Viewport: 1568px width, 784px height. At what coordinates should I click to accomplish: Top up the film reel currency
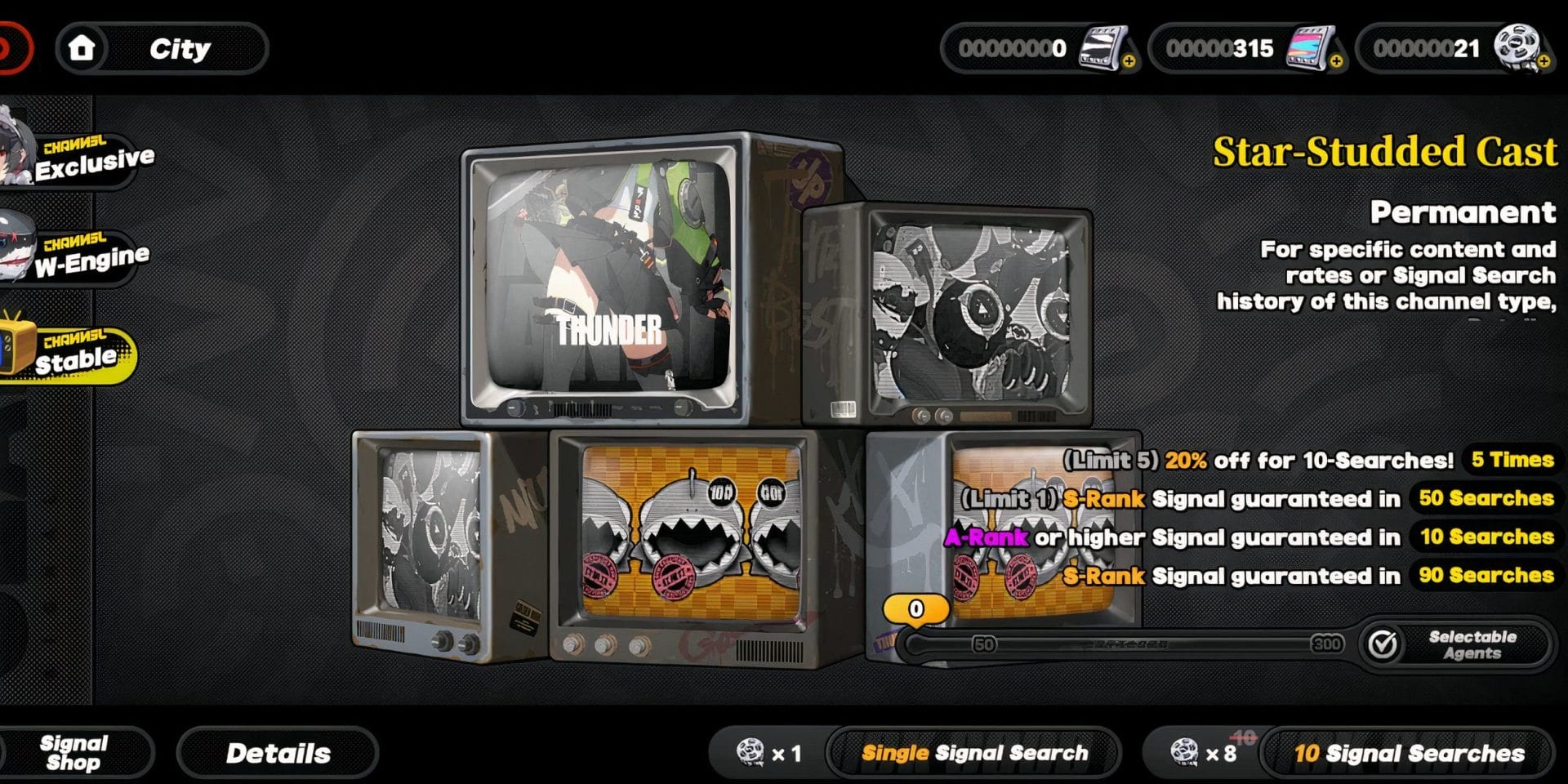(1543, 61)
